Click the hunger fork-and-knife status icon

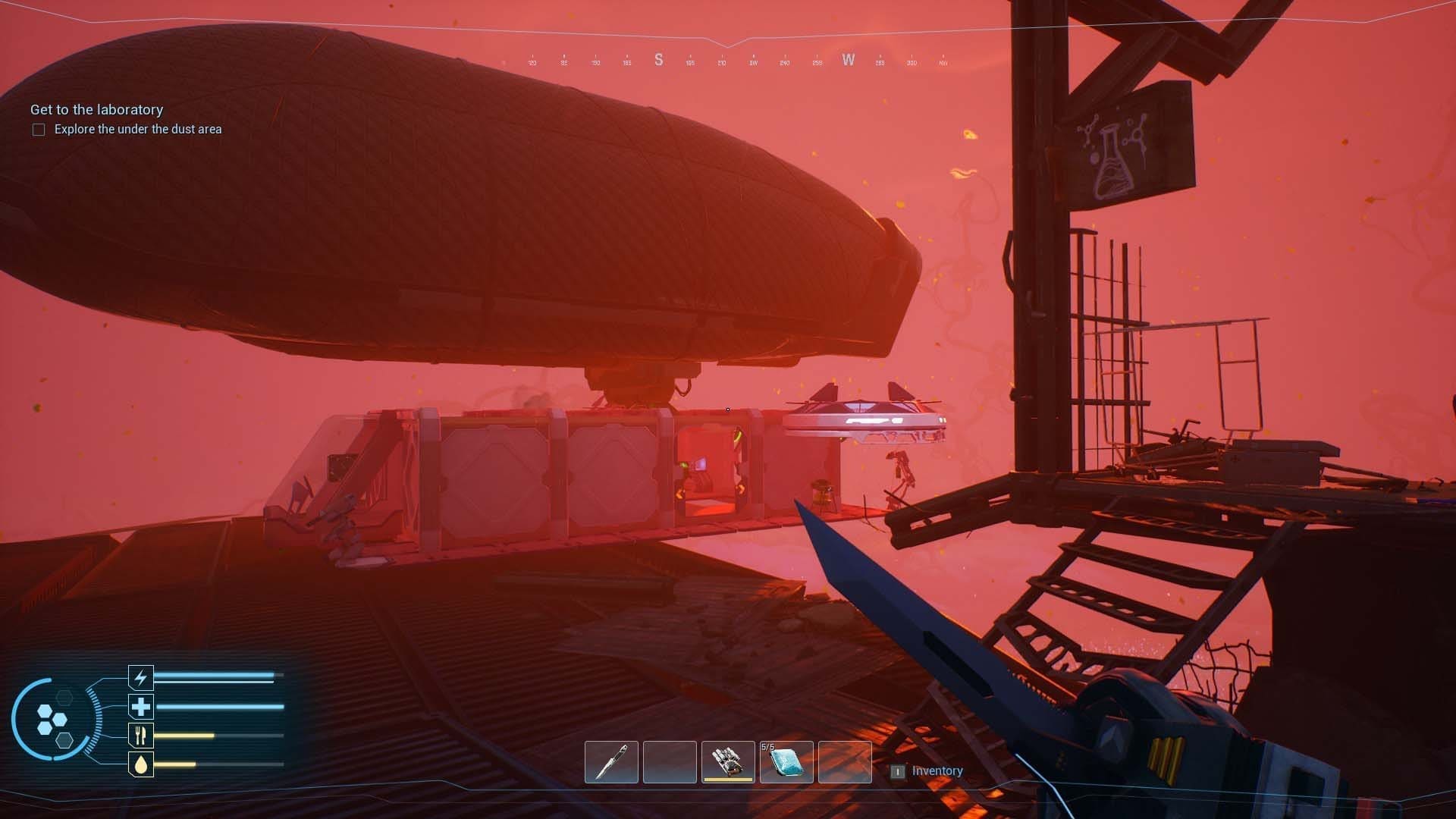point(140,735)
